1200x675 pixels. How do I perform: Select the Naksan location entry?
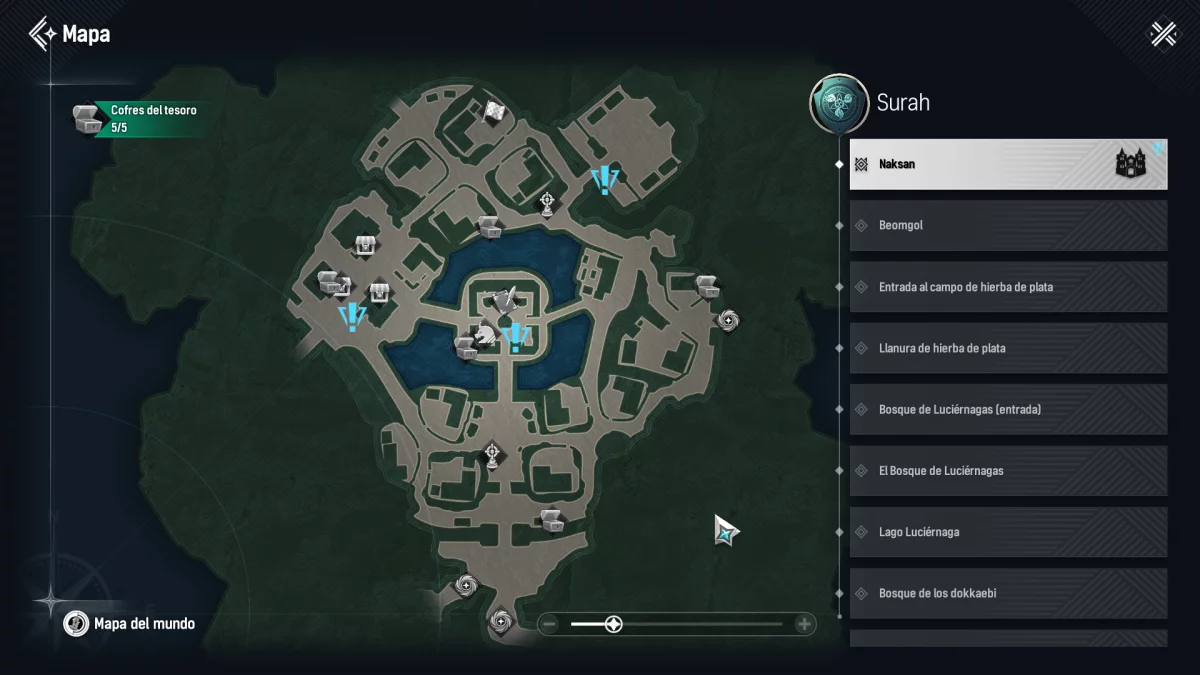pos(1008,164)
